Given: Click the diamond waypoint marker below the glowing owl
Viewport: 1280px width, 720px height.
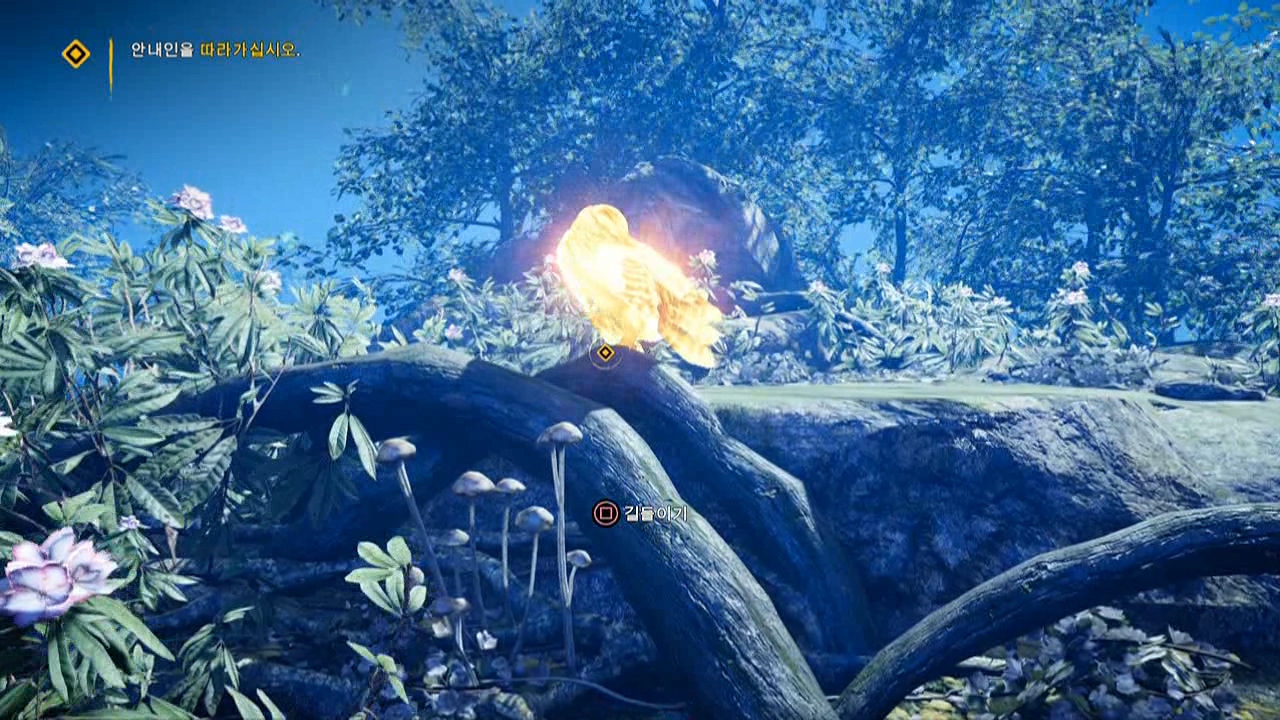Looking at the screenshot, I should coord(605,353).
